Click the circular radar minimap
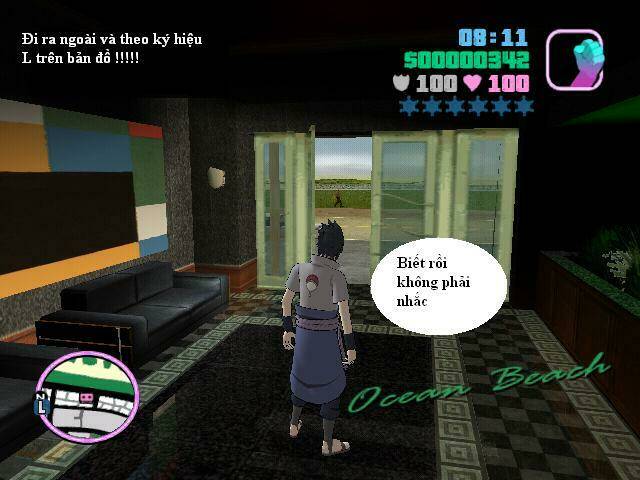The image size is (640, 480). point(86,393)
